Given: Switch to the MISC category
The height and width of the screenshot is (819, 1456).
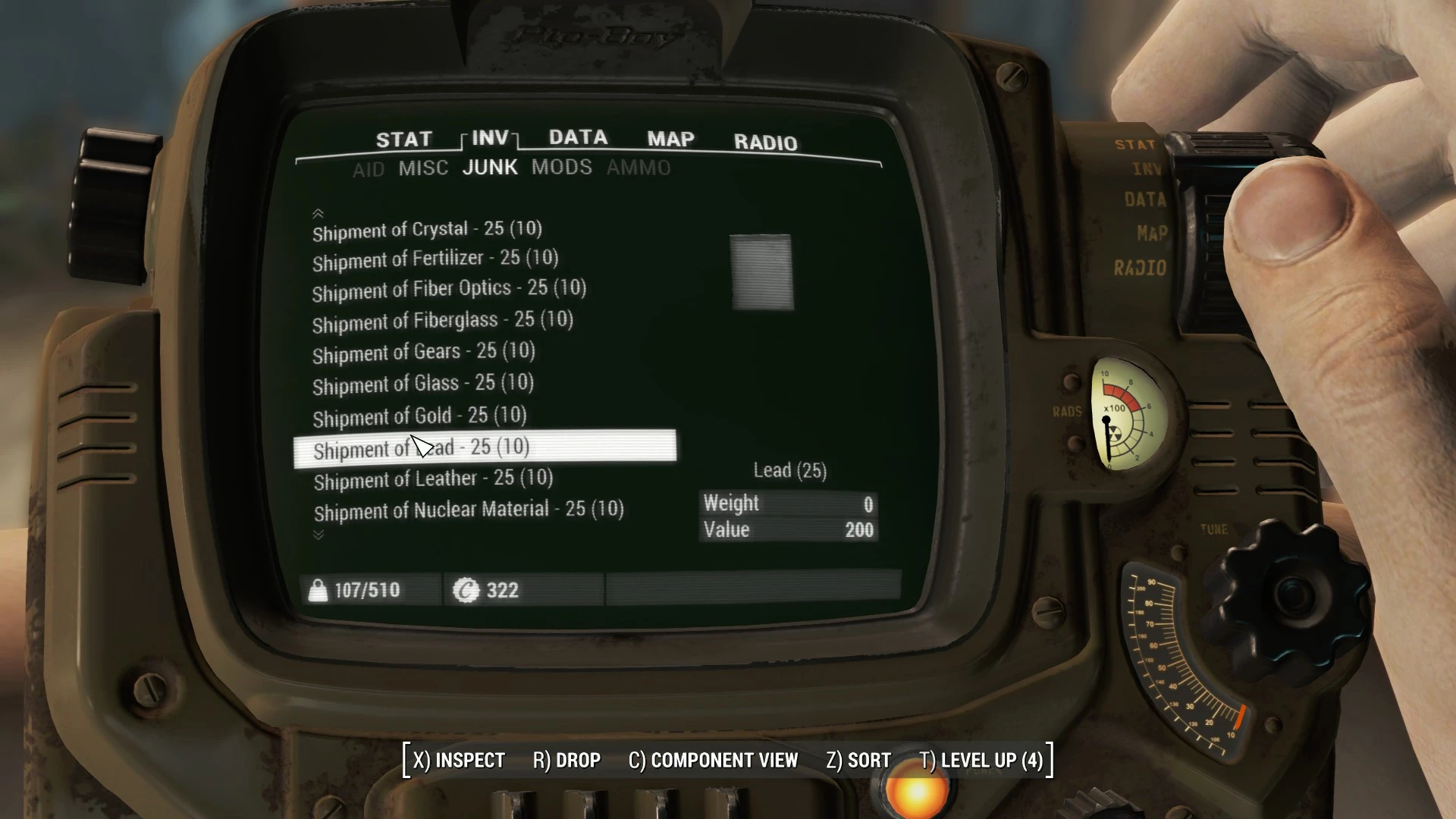Looking at the screenshot, I should (423, 168).
